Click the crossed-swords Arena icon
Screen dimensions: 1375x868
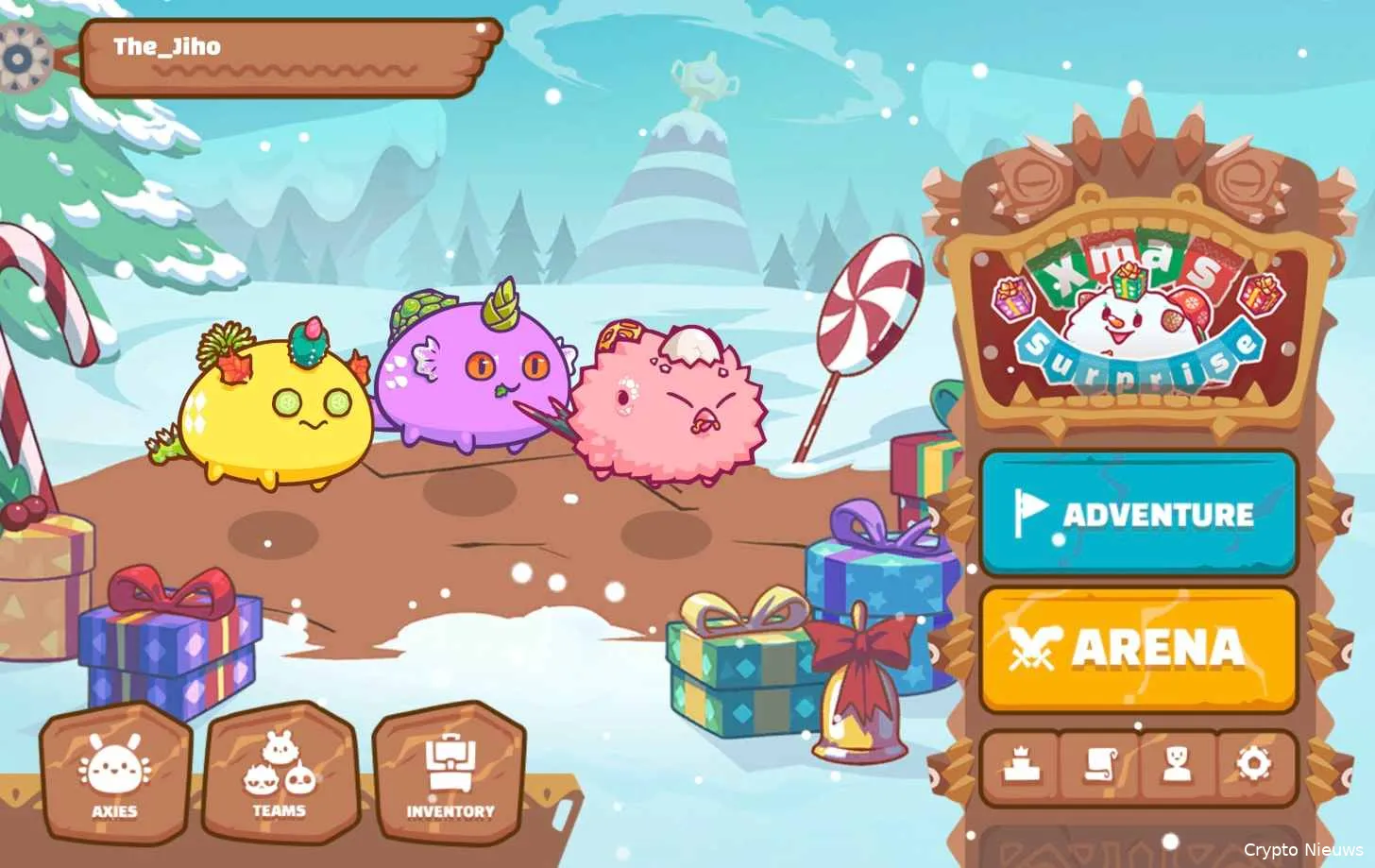click(x=1032, y=647)
